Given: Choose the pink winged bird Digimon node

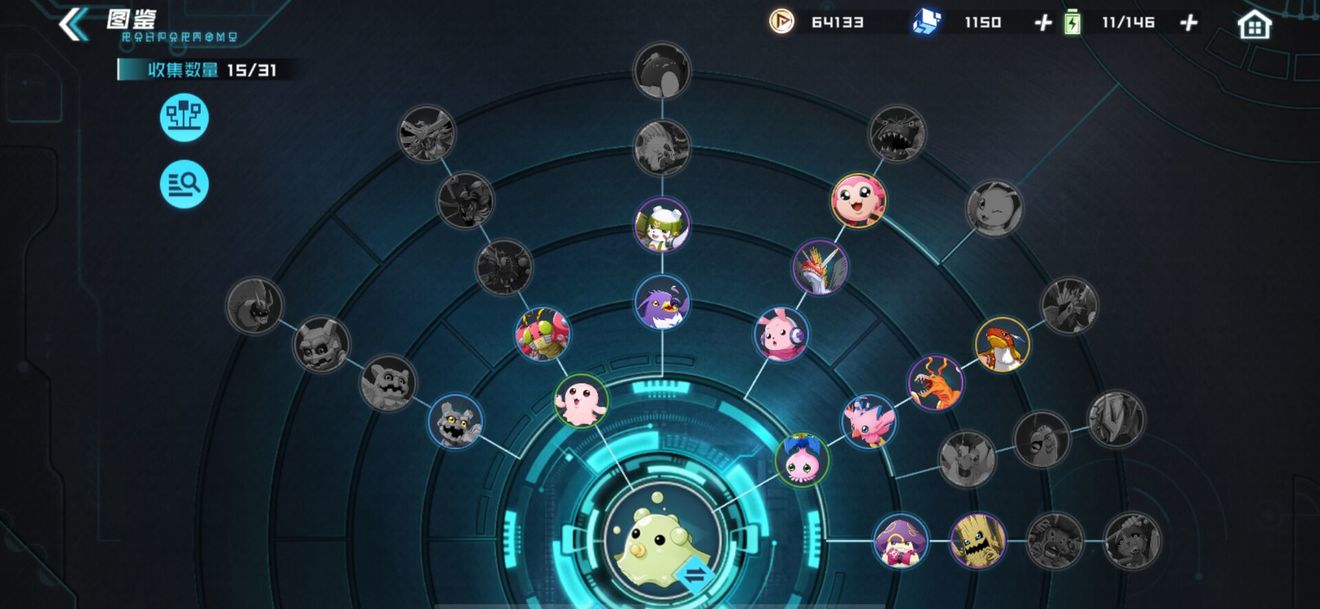Looking at the screenshot, I should (868, 421).
